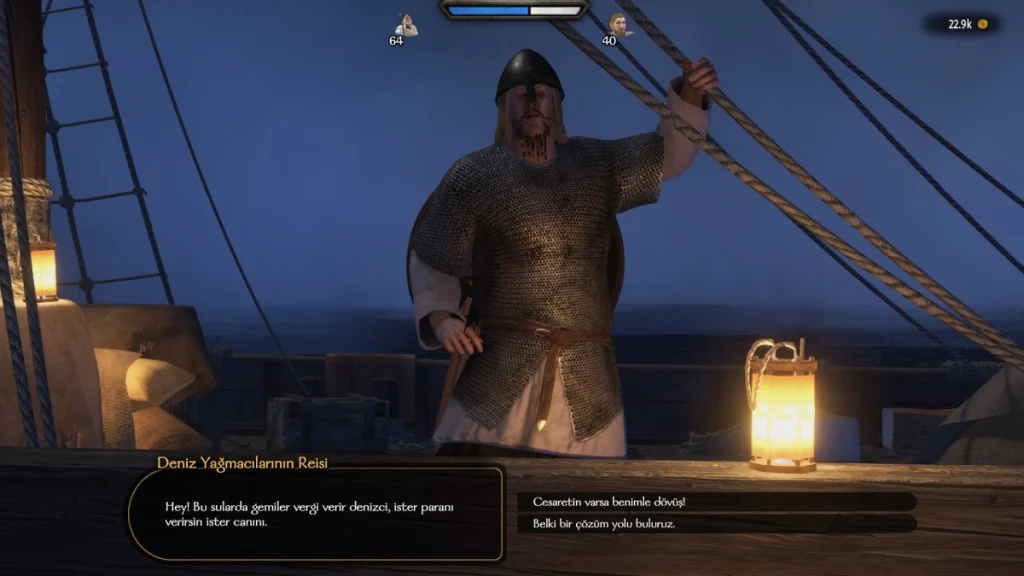Select "Belki bir çözüm yolu buluruz." option
The width and height of the screenshot is (1024, 576).
pyautogui.click(x=715, y=523)
